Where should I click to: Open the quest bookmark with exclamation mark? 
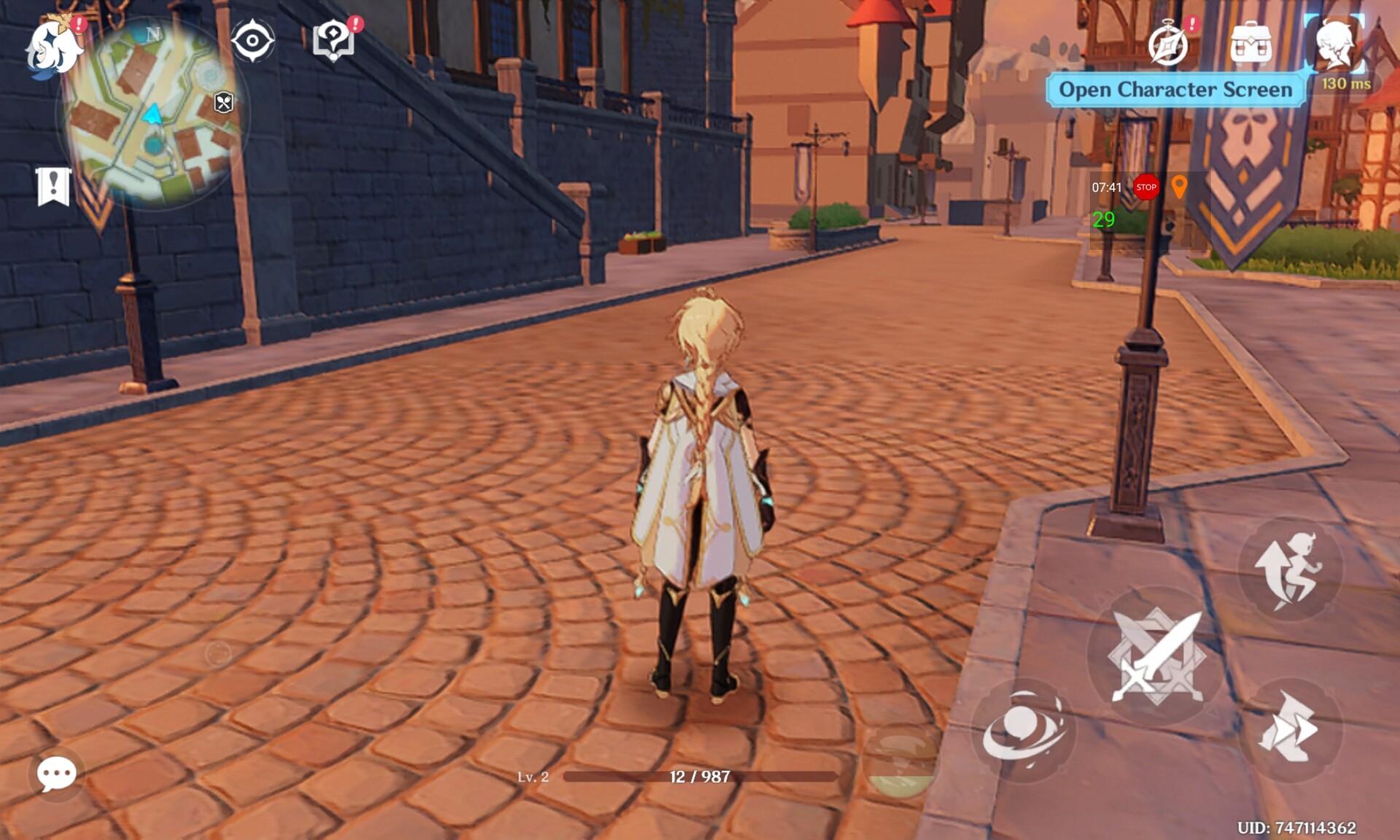point(53,187)
